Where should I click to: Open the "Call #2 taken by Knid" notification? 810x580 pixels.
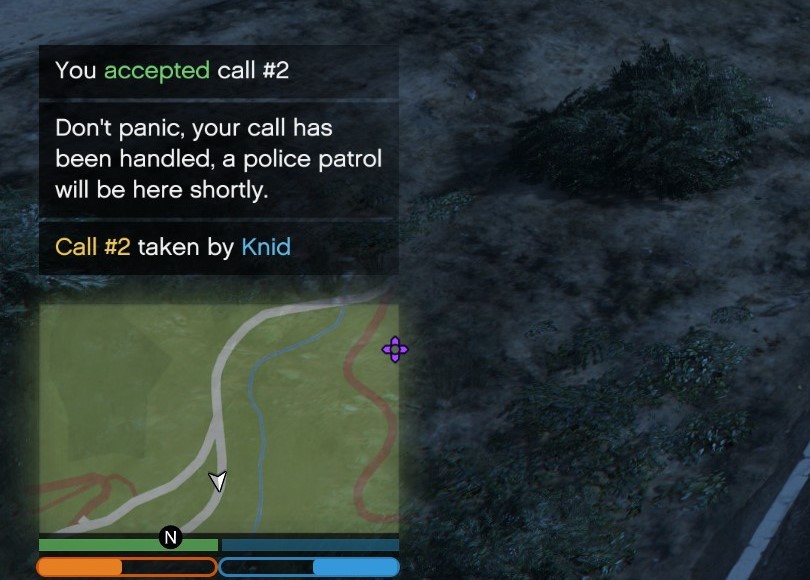pyautogui.click(x=218, y=247)
